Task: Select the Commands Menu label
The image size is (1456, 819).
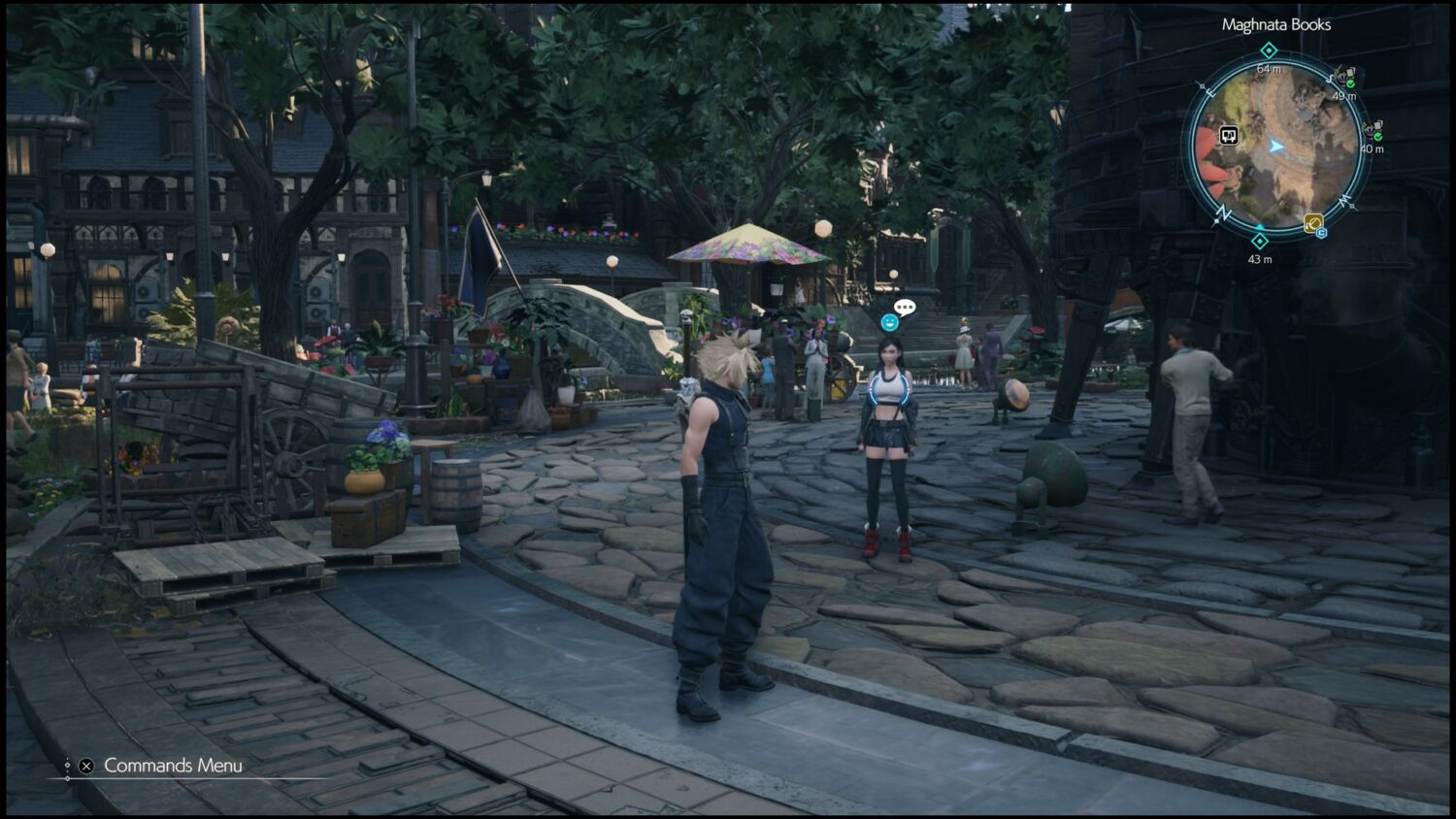Action: pyautogui.click(x=173, y=766)
